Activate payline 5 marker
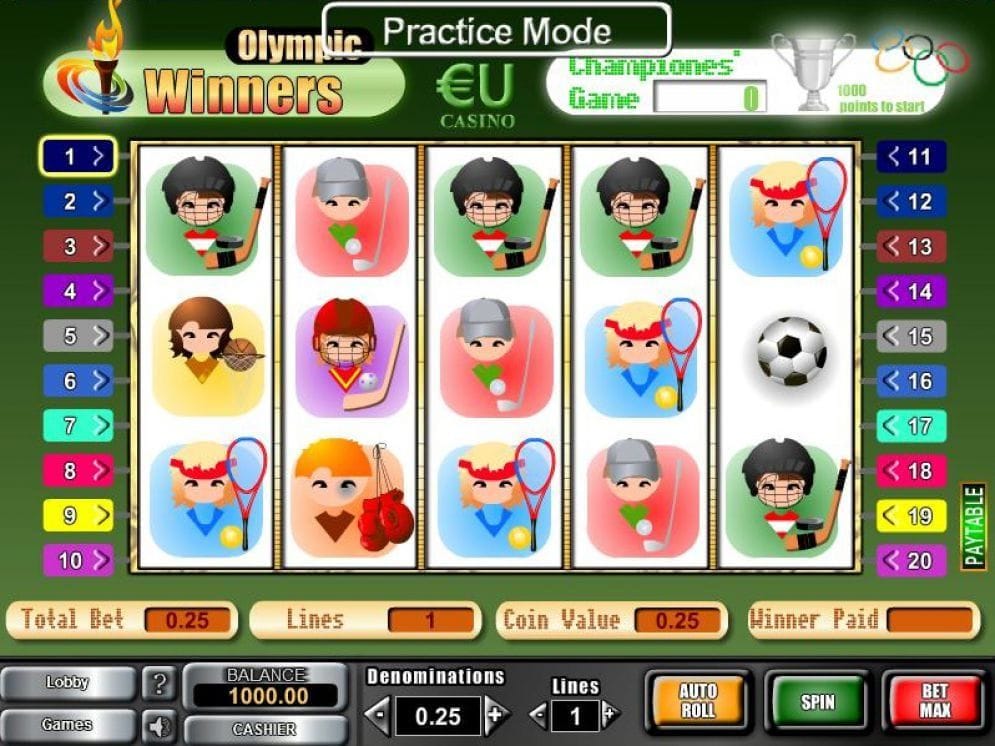The image size is (995, 746). tap(78, 336)
